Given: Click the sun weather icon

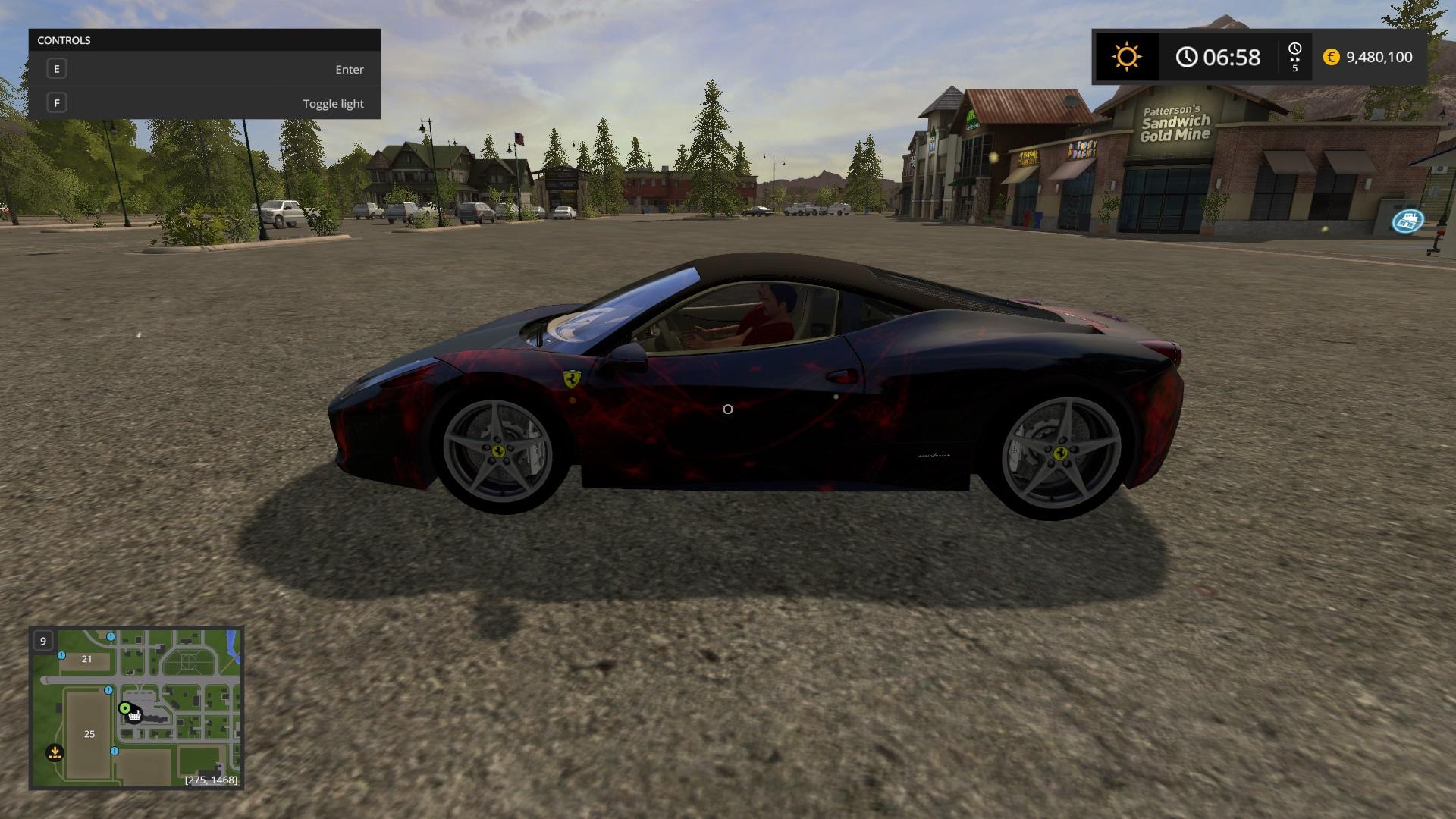Looking at the screenshot, I should 1126,57.
